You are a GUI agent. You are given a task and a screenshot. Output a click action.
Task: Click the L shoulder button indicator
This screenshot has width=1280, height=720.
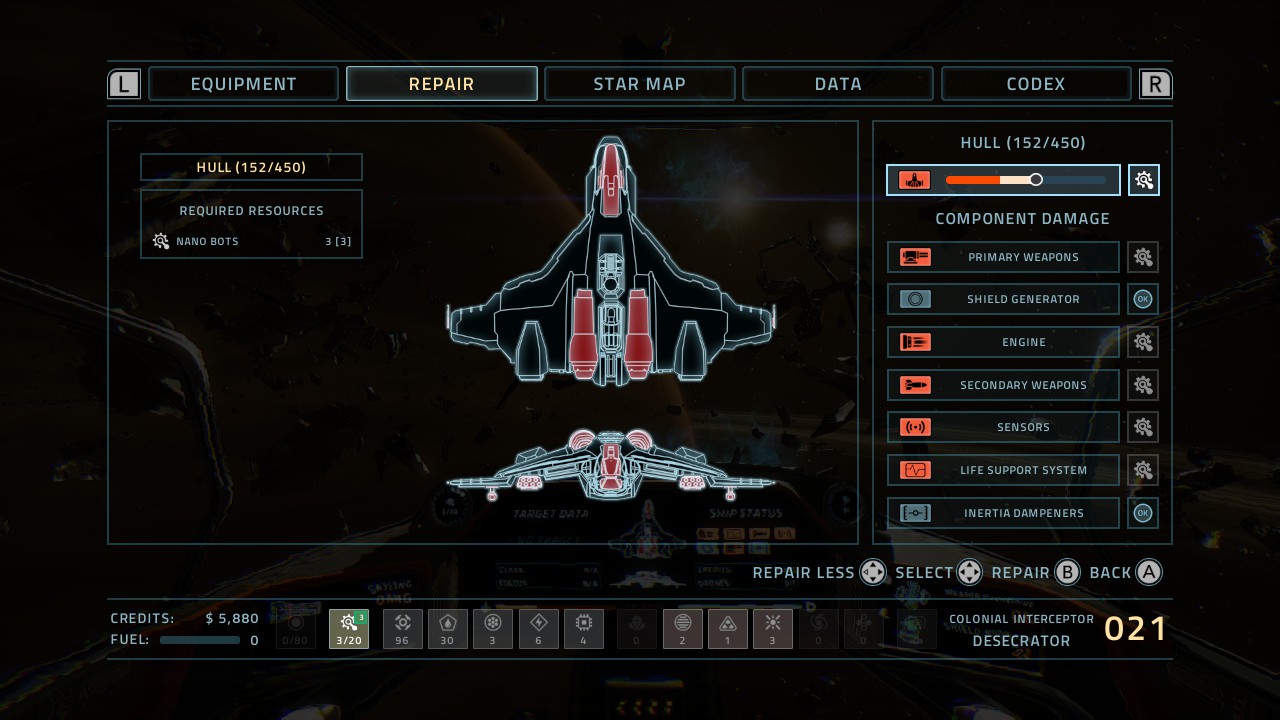click(123, 83)
